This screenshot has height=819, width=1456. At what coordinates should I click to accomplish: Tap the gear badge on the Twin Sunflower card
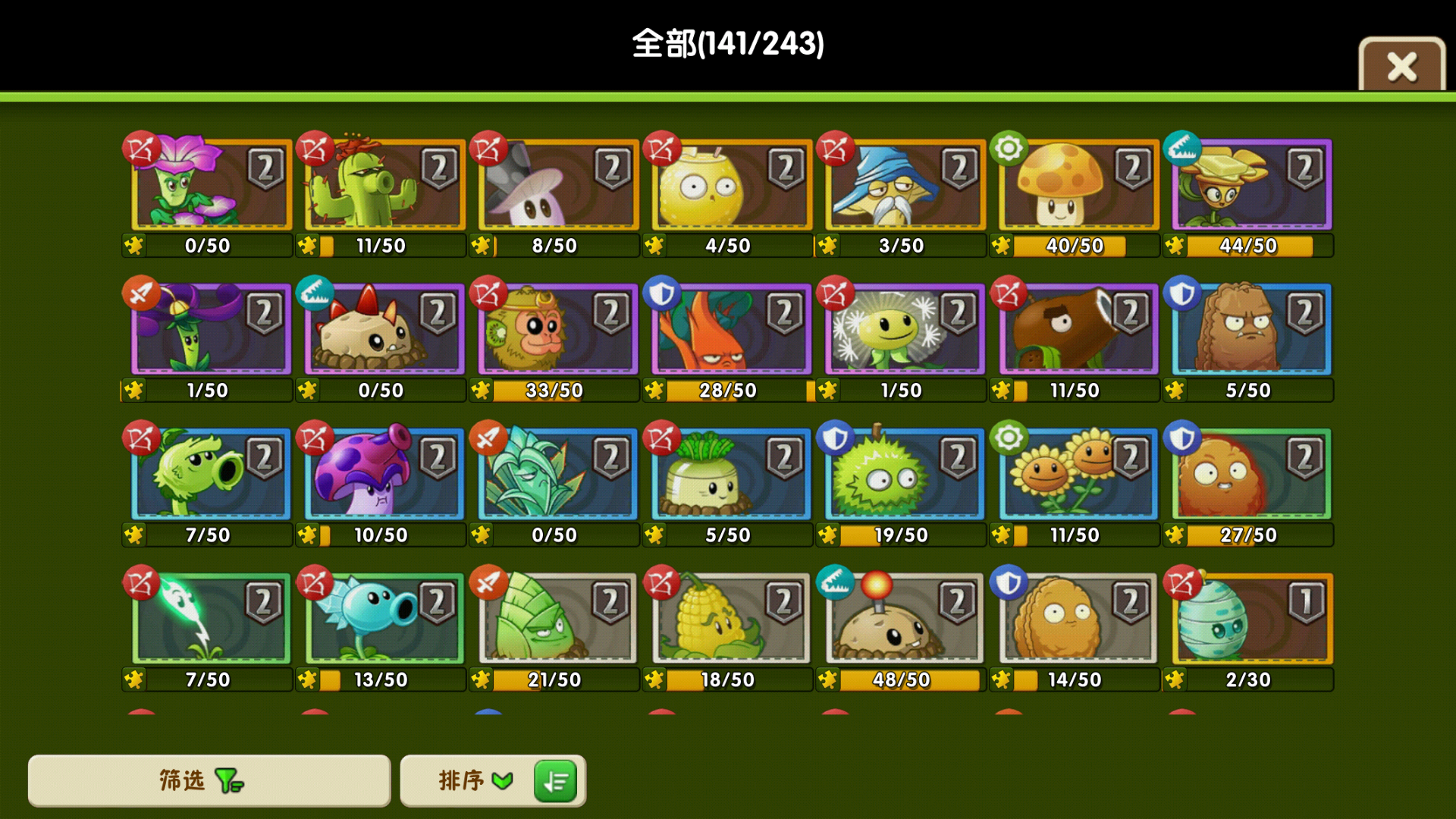[x=1008, y=437]
